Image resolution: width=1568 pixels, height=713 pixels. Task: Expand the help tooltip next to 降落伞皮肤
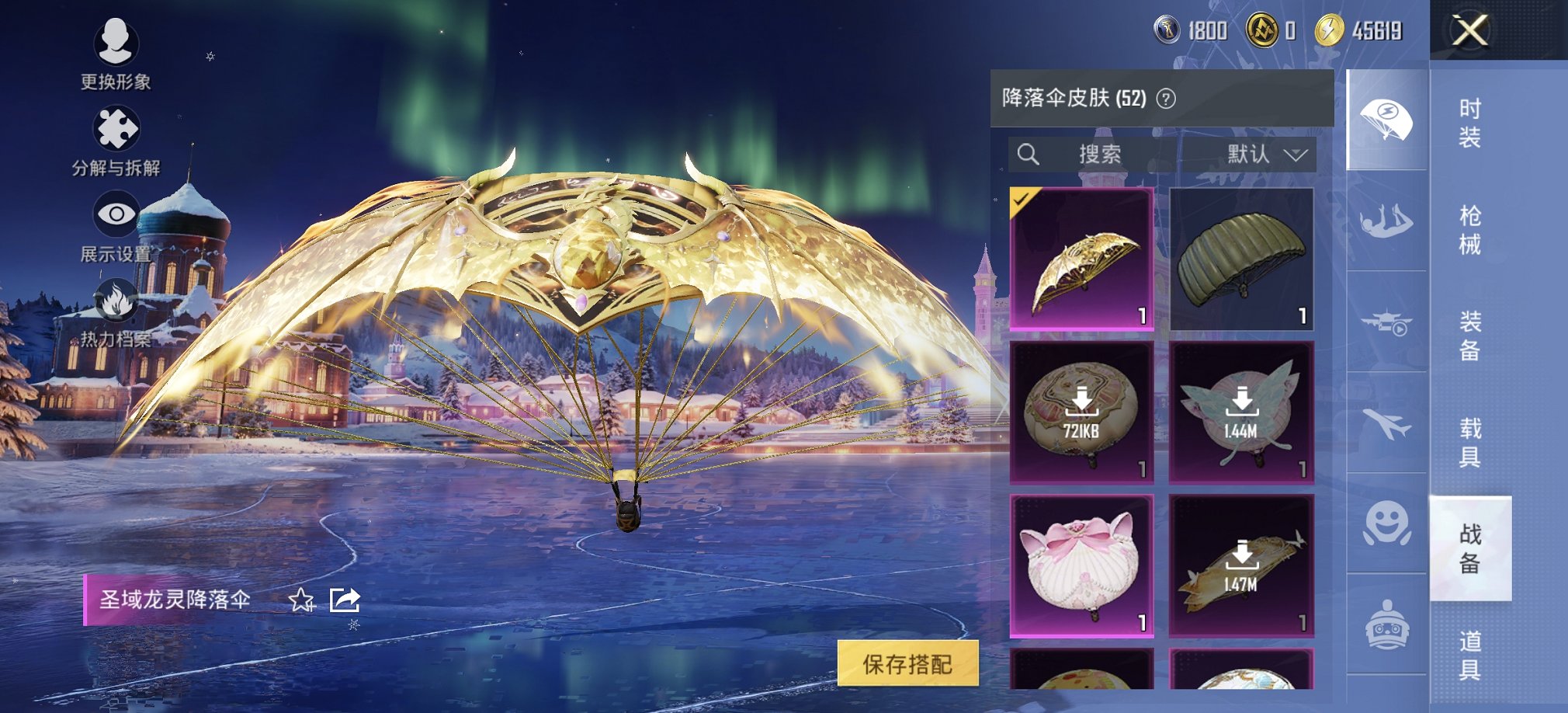[1166, 99]
